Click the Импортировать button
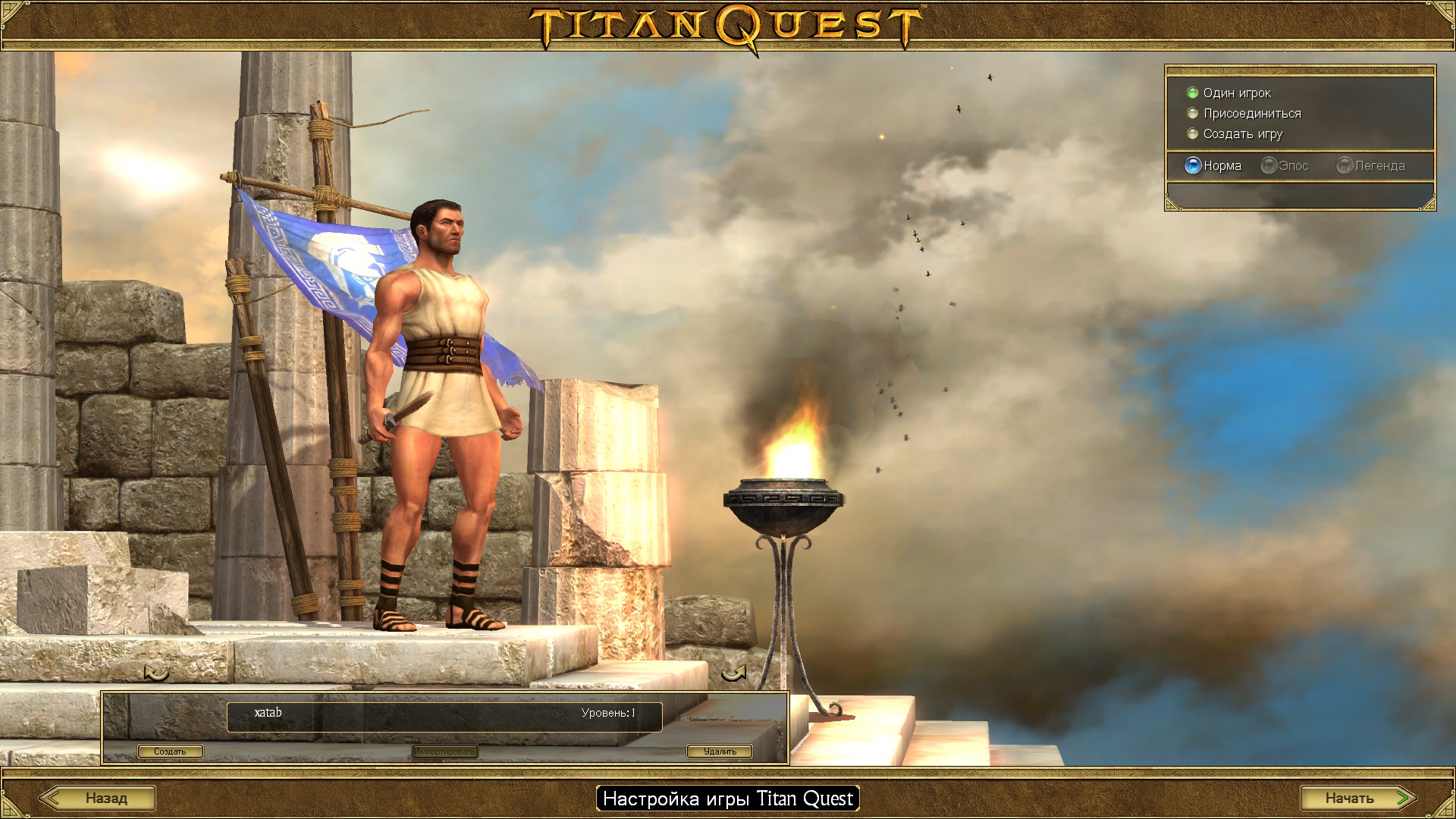The width and height of the screenshot is (1456, 819). click(x=445, y=752)
